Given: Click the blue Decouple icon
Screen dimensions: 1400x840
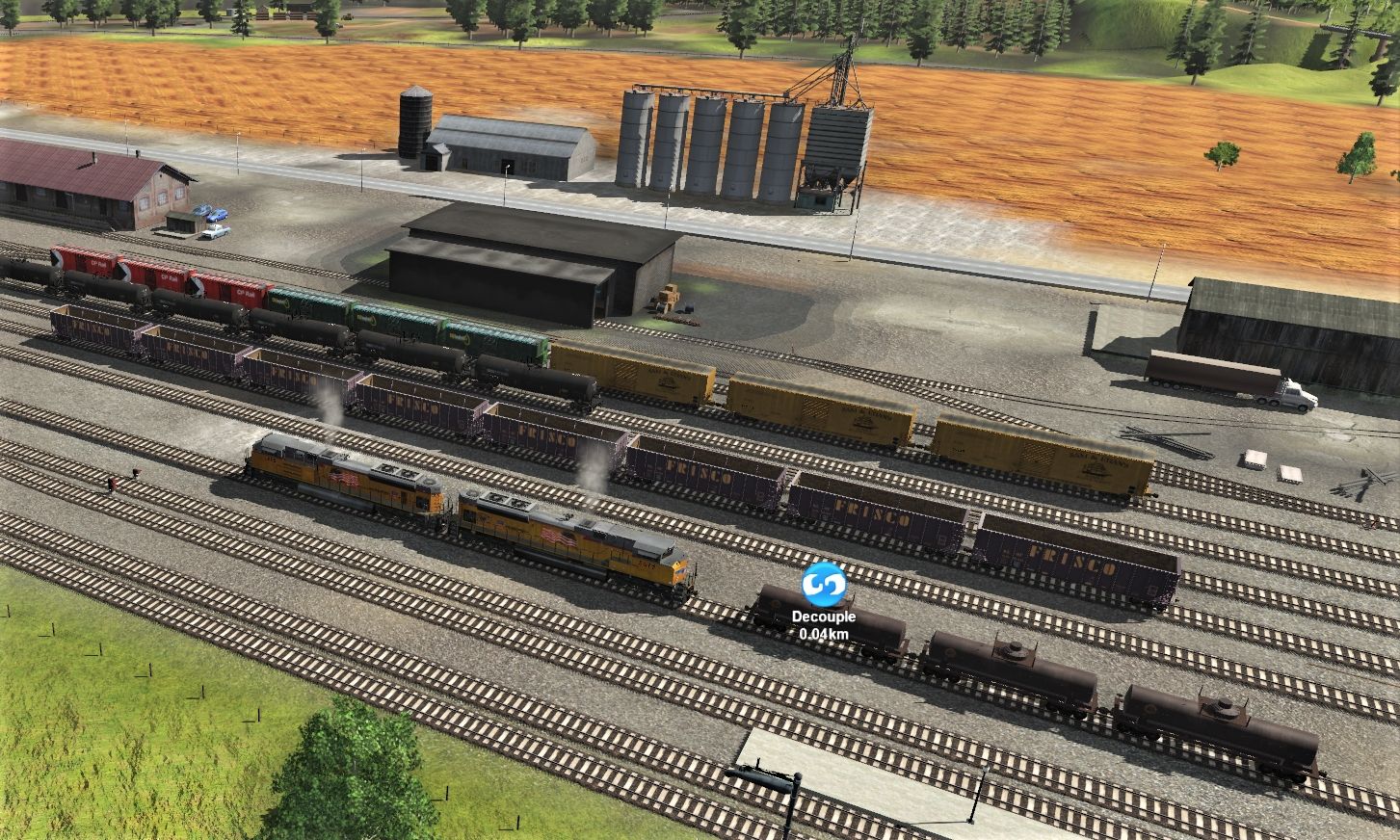Looking at the screenshot, I should (x=823, y=584).
